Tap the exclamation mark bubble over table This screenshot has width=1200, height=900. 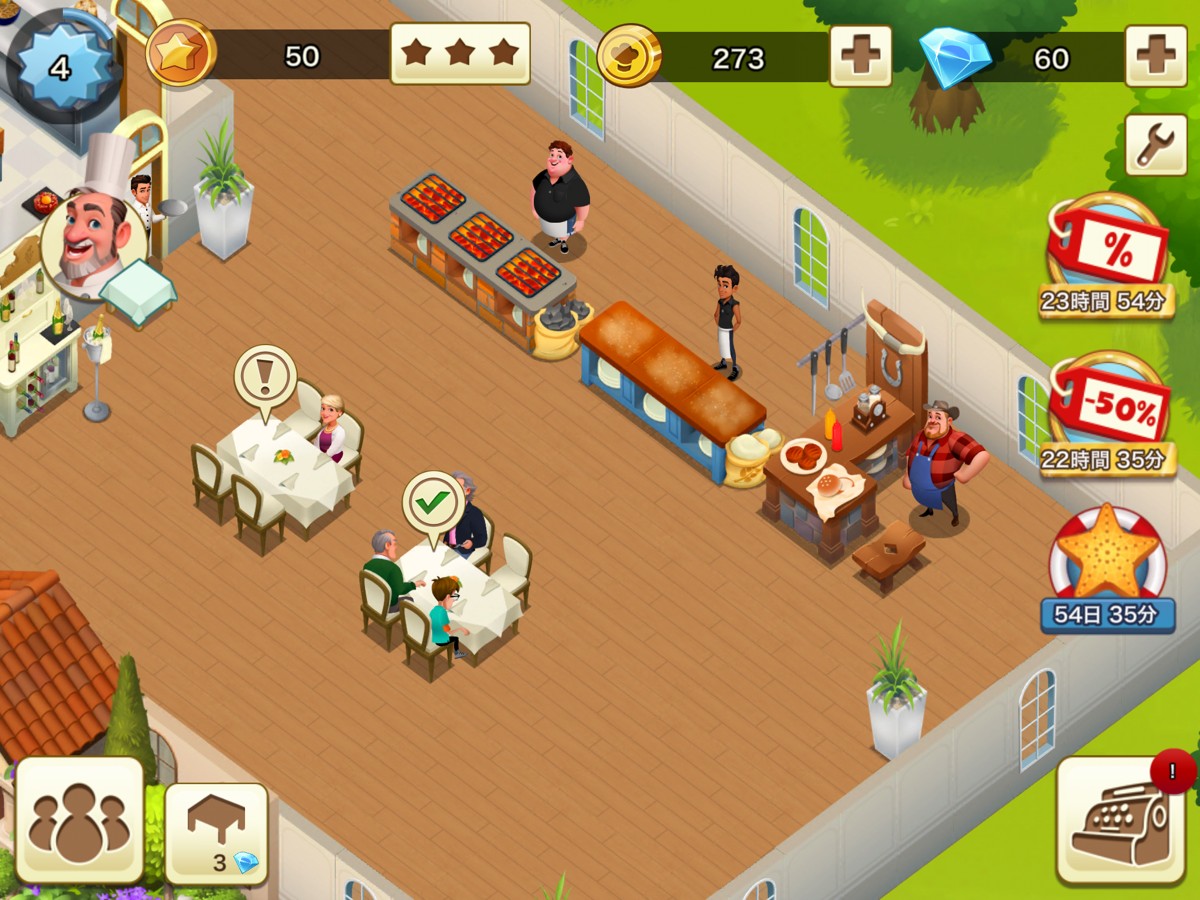pyautogui.click(x=265, y=378)
